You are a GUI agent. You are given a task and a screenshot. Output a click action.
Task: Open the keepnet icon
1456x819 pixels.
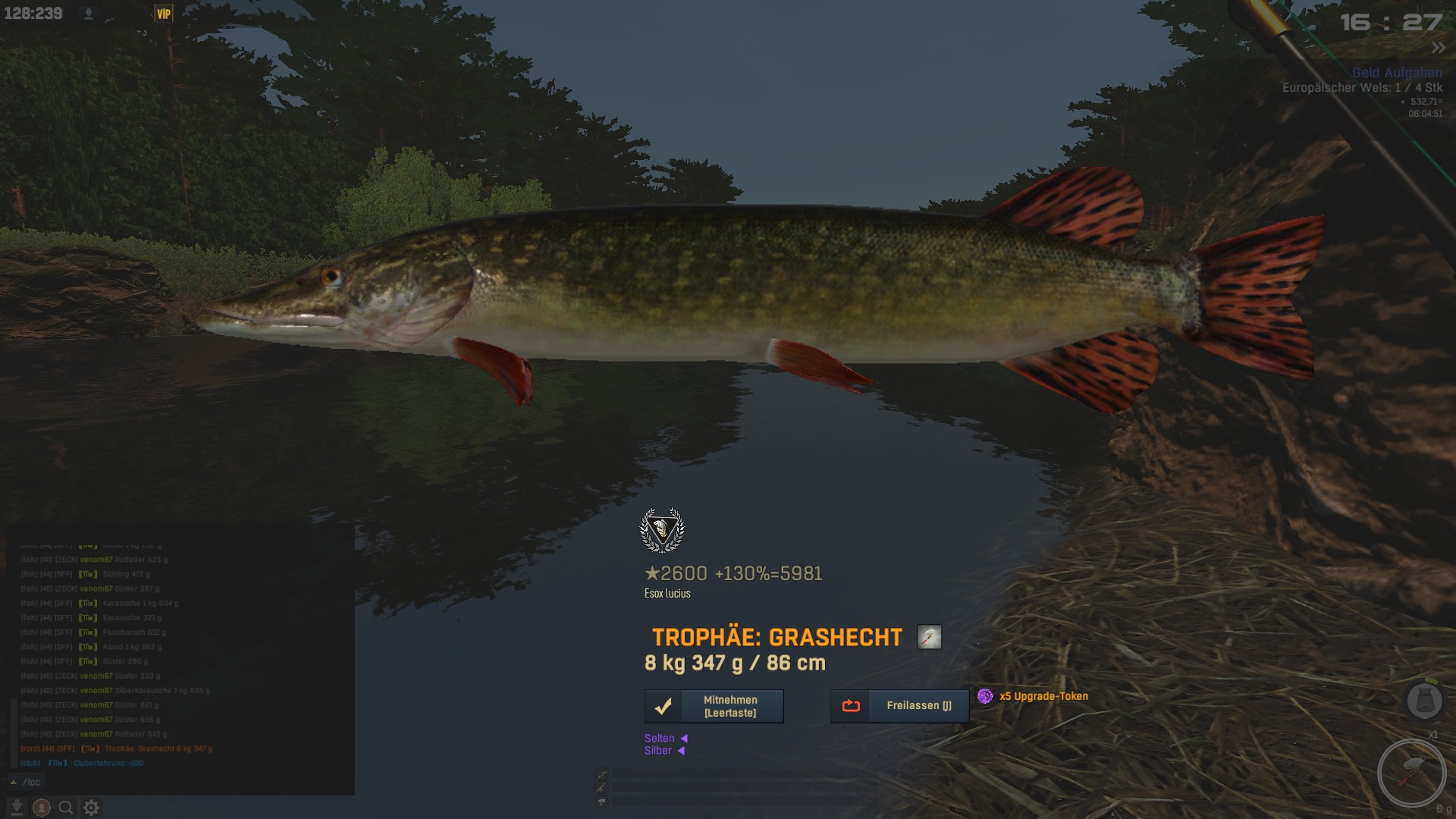(1424, 700)
